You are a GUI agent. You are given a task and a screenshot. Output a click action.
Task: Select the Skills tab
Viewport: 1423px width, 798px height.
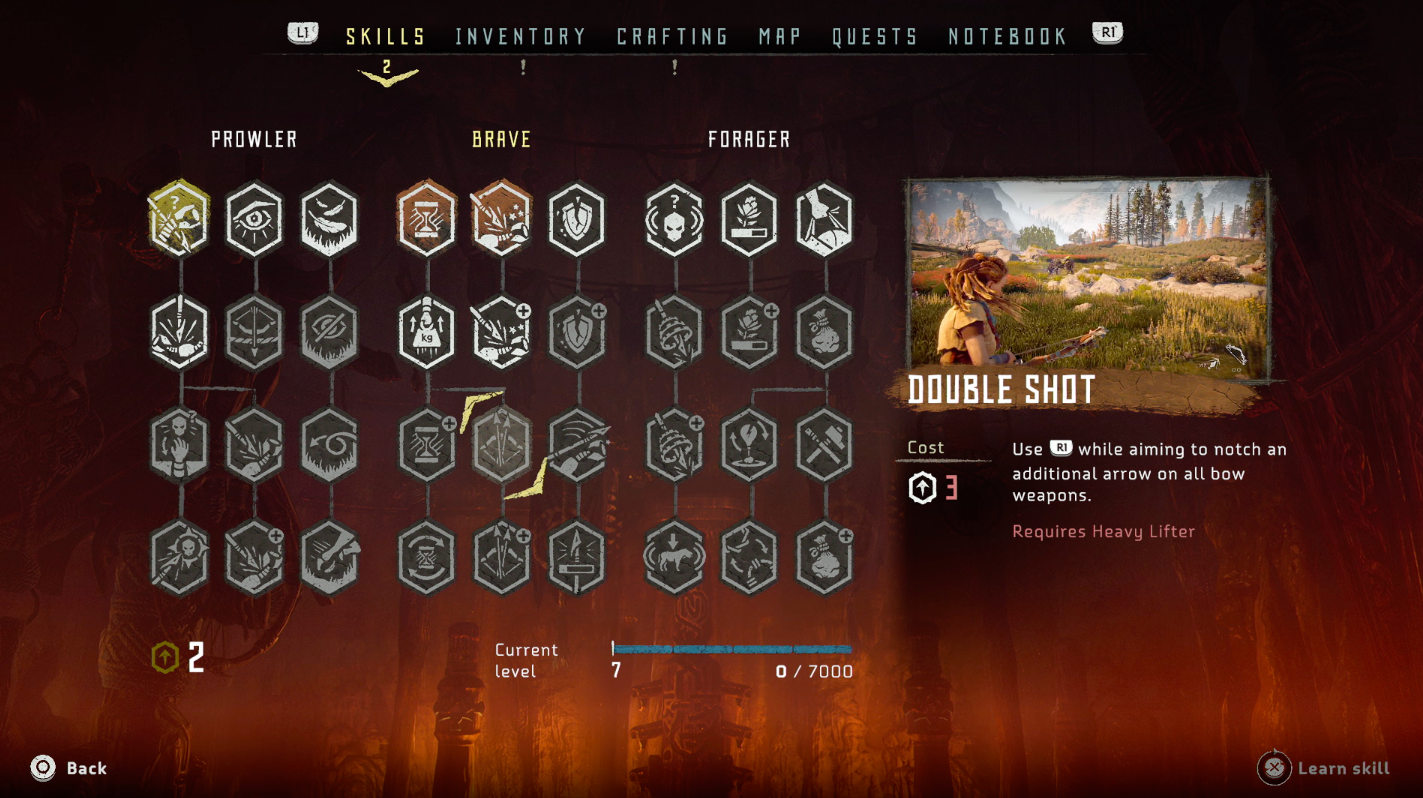[386, 37]
